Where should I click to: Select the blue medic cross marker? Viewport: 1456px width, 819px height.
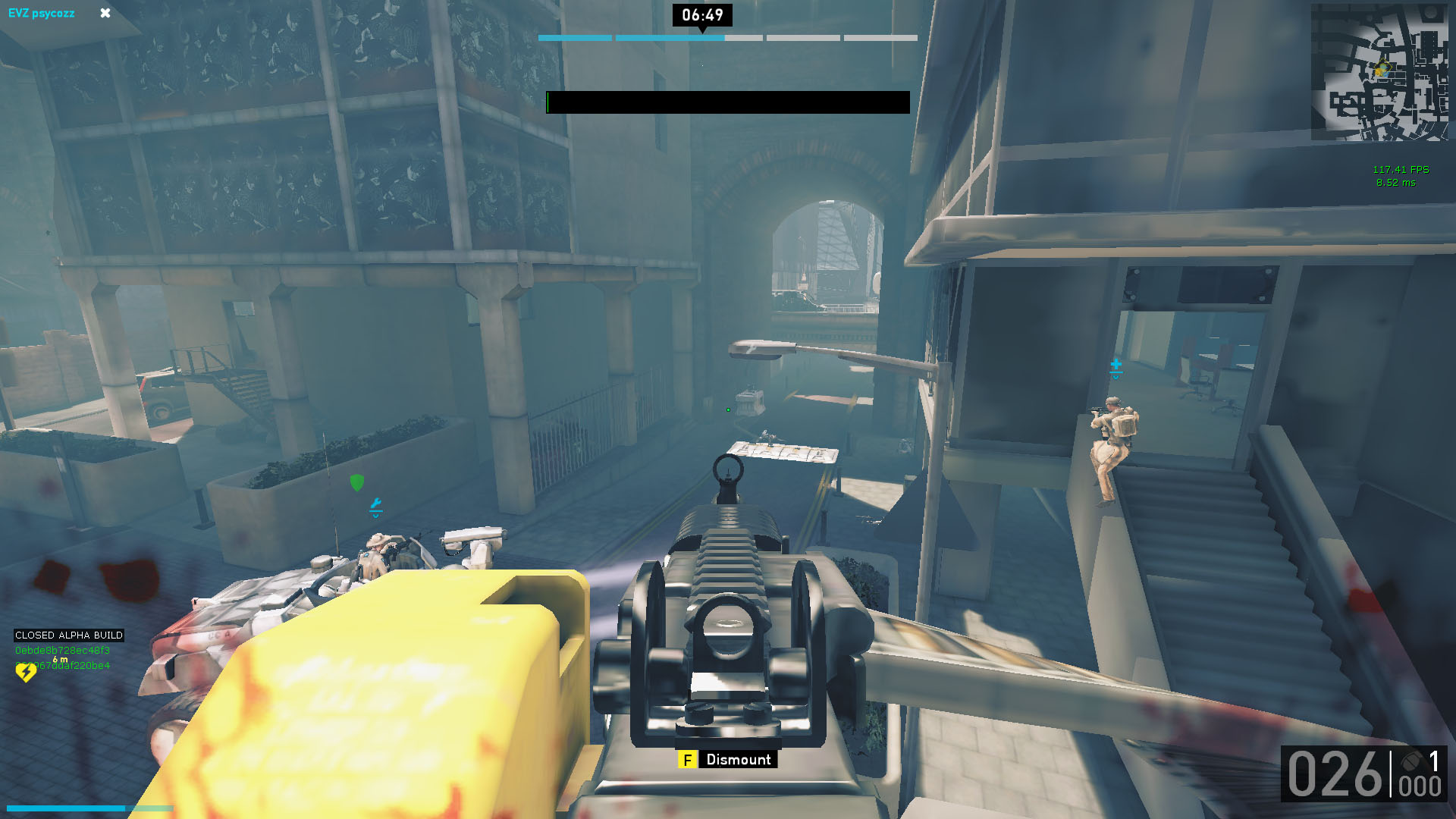pos(1116,367)
